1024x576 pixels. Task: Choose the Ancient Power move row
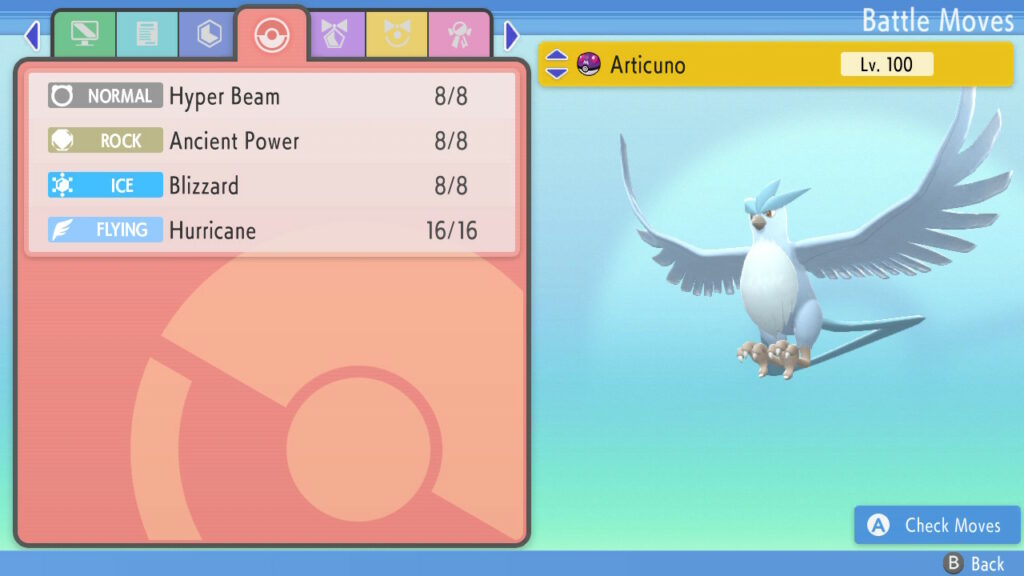pyautogui.click(x=270, y=141)
